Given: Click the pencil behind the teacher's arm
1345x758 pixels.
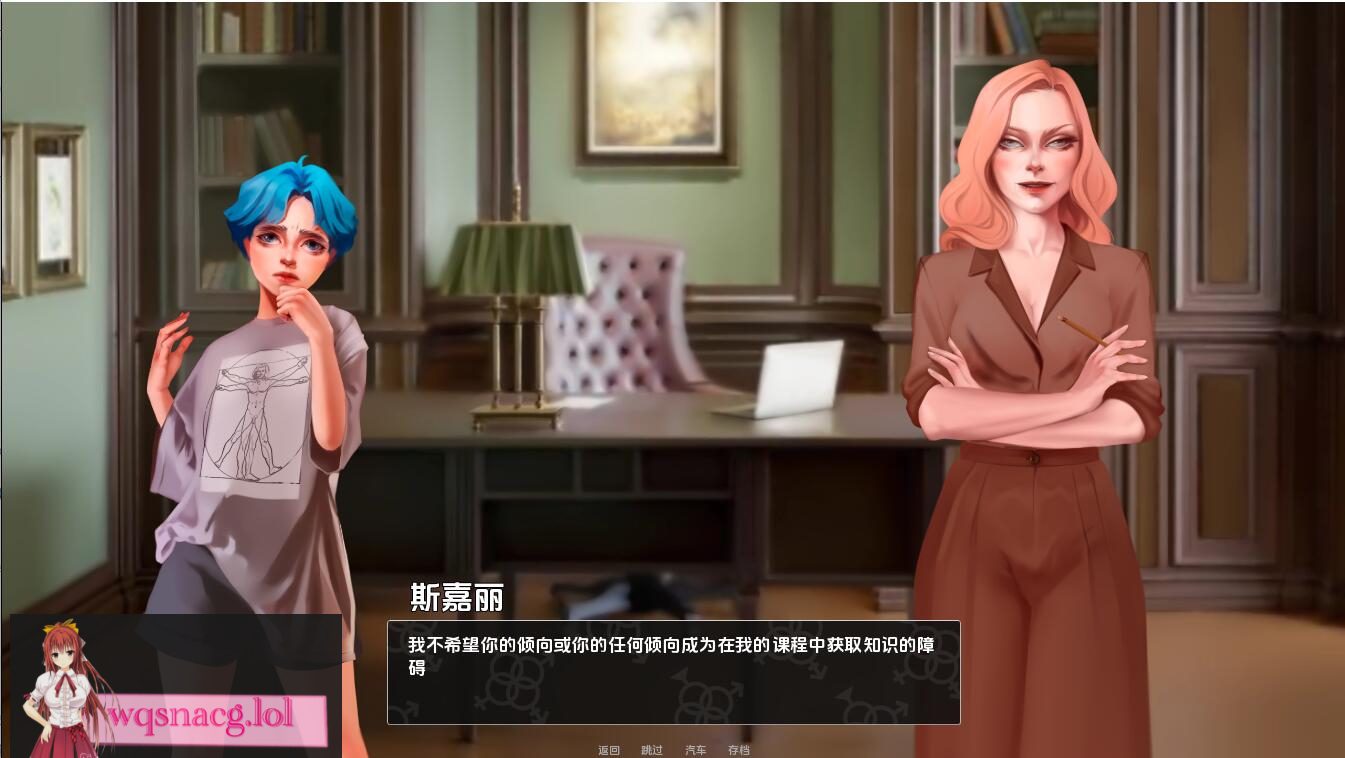Looking at the screenshot, I should click(x=1080, y=330).
